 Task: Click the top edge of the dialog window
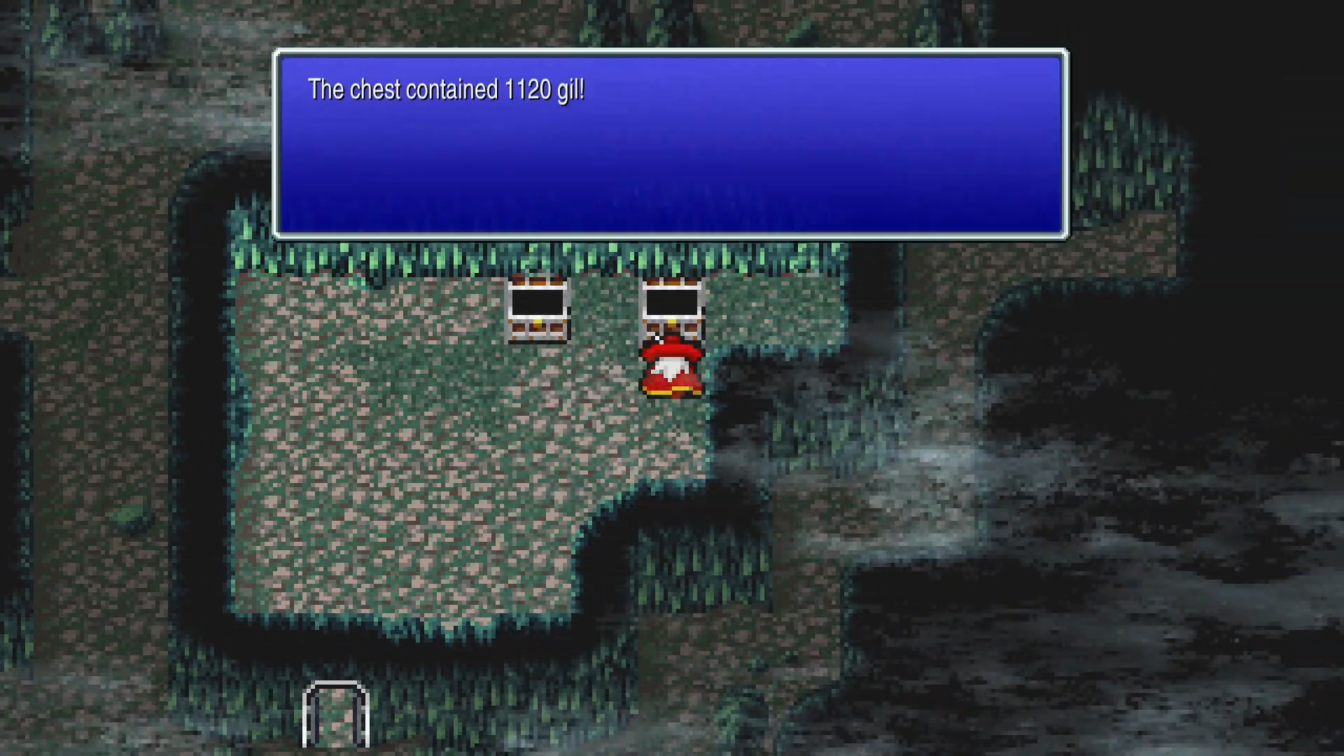coord(670,52)
